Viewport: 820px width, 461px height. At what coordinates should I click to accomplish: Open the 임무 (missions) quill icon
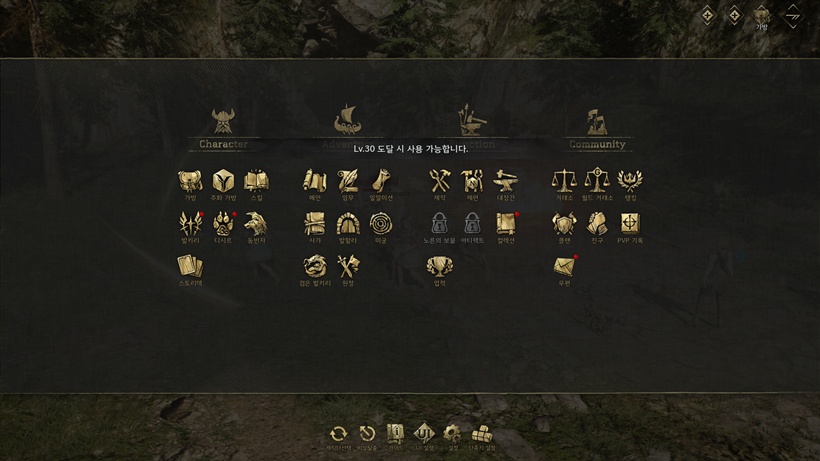pos(347,181)
